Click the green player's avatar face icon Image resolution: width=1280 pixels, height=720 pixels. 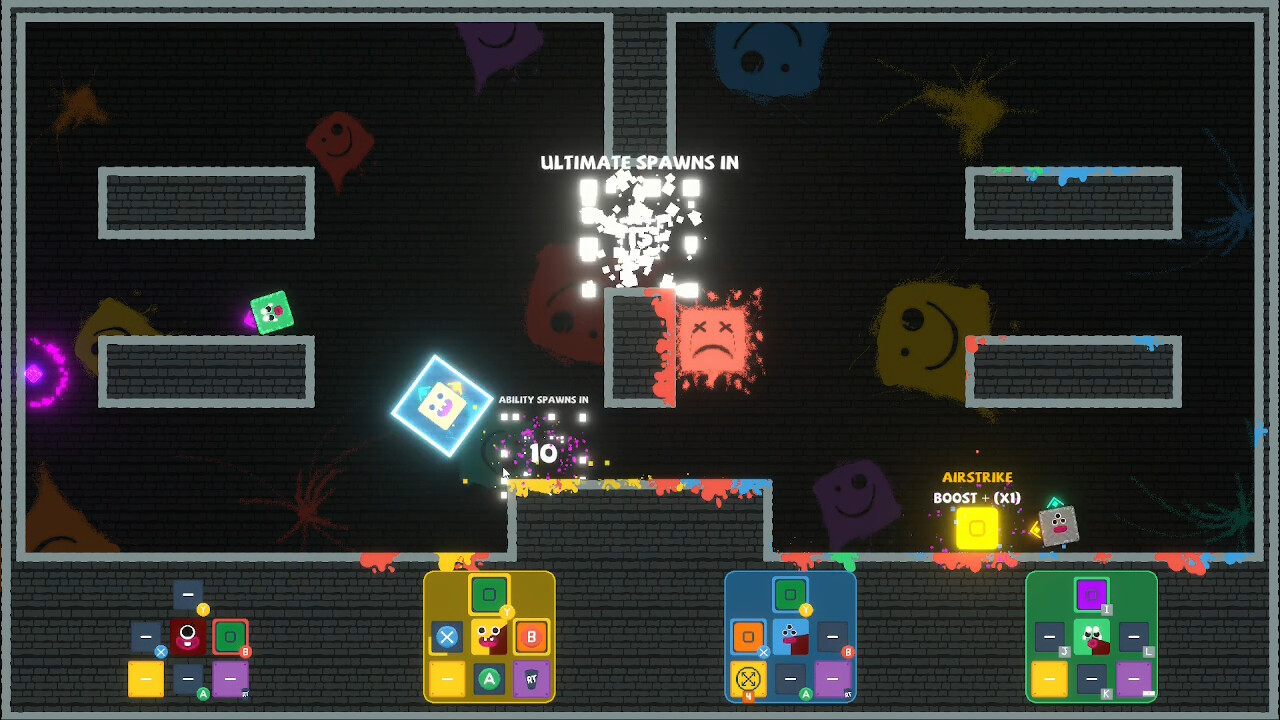(x=1092, y=637)
